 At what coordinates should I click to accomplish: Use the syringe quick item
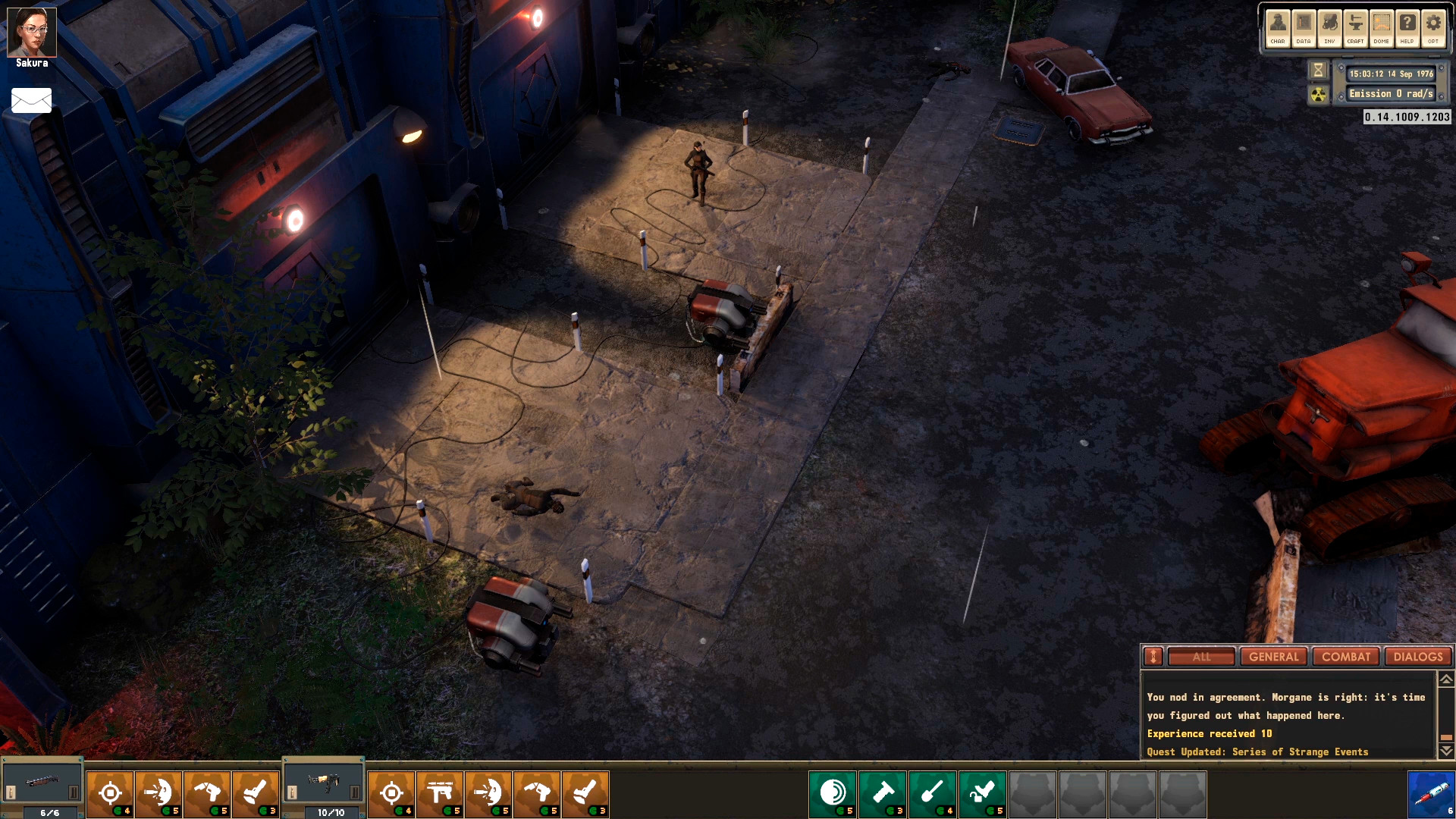pyautogui.click(x=1431, y=795)
